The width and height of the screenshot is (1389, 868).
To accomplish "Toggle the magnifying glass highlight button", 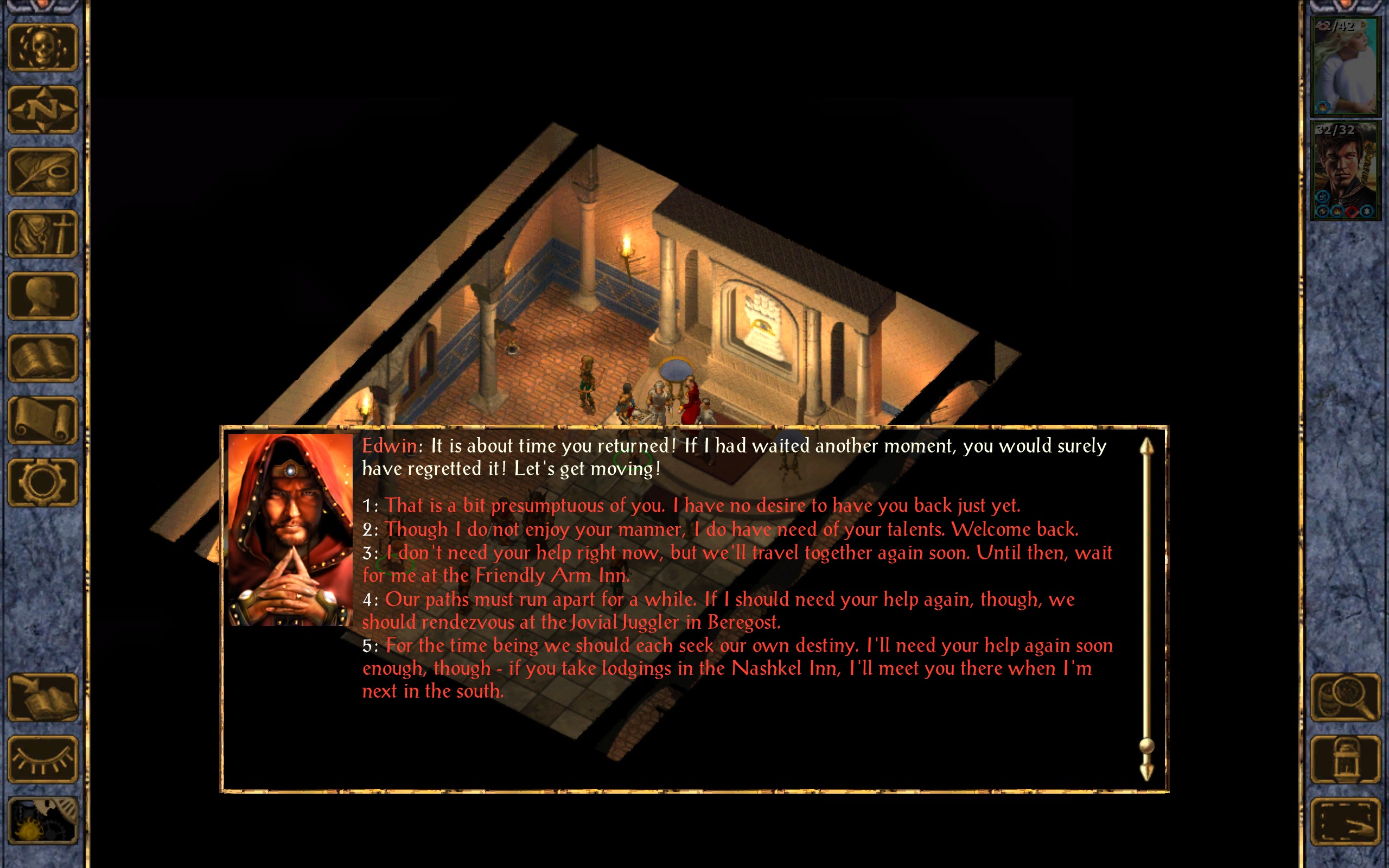I will point(1346,697).
